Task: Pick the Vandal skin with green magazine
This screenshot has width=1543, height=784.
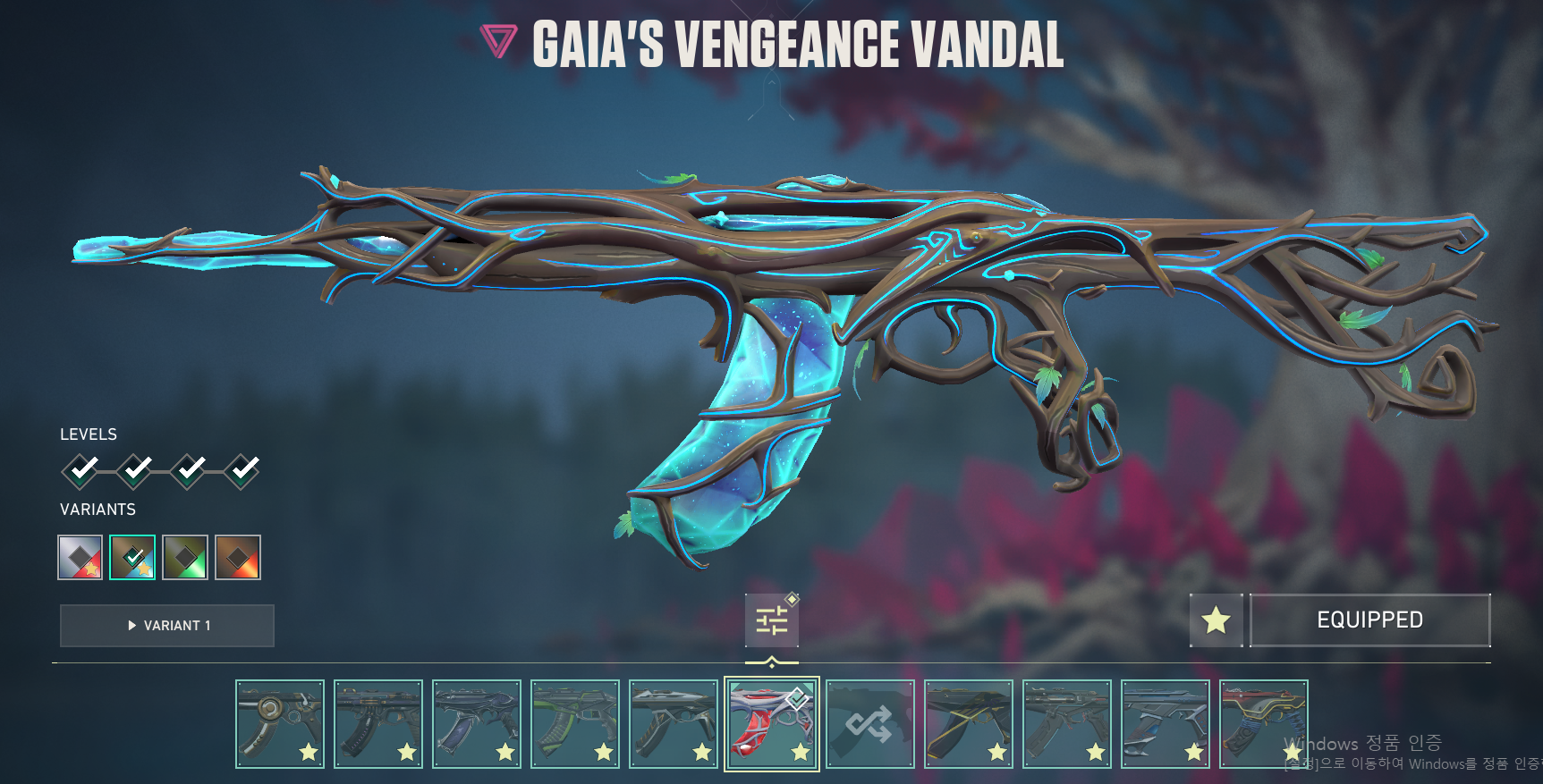Action: coord(574,723)
